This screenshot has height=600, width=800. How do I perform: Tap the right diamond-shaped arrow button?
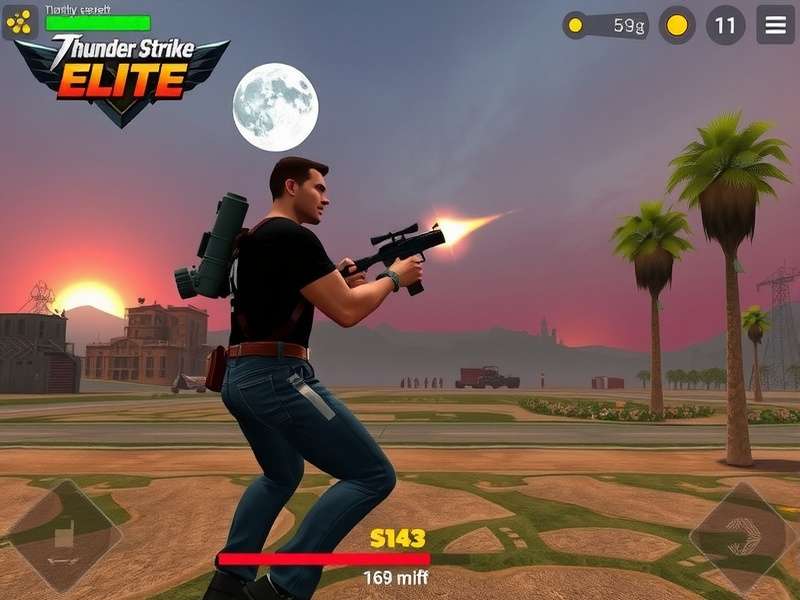pyautogui.click(x=742, y=537)
